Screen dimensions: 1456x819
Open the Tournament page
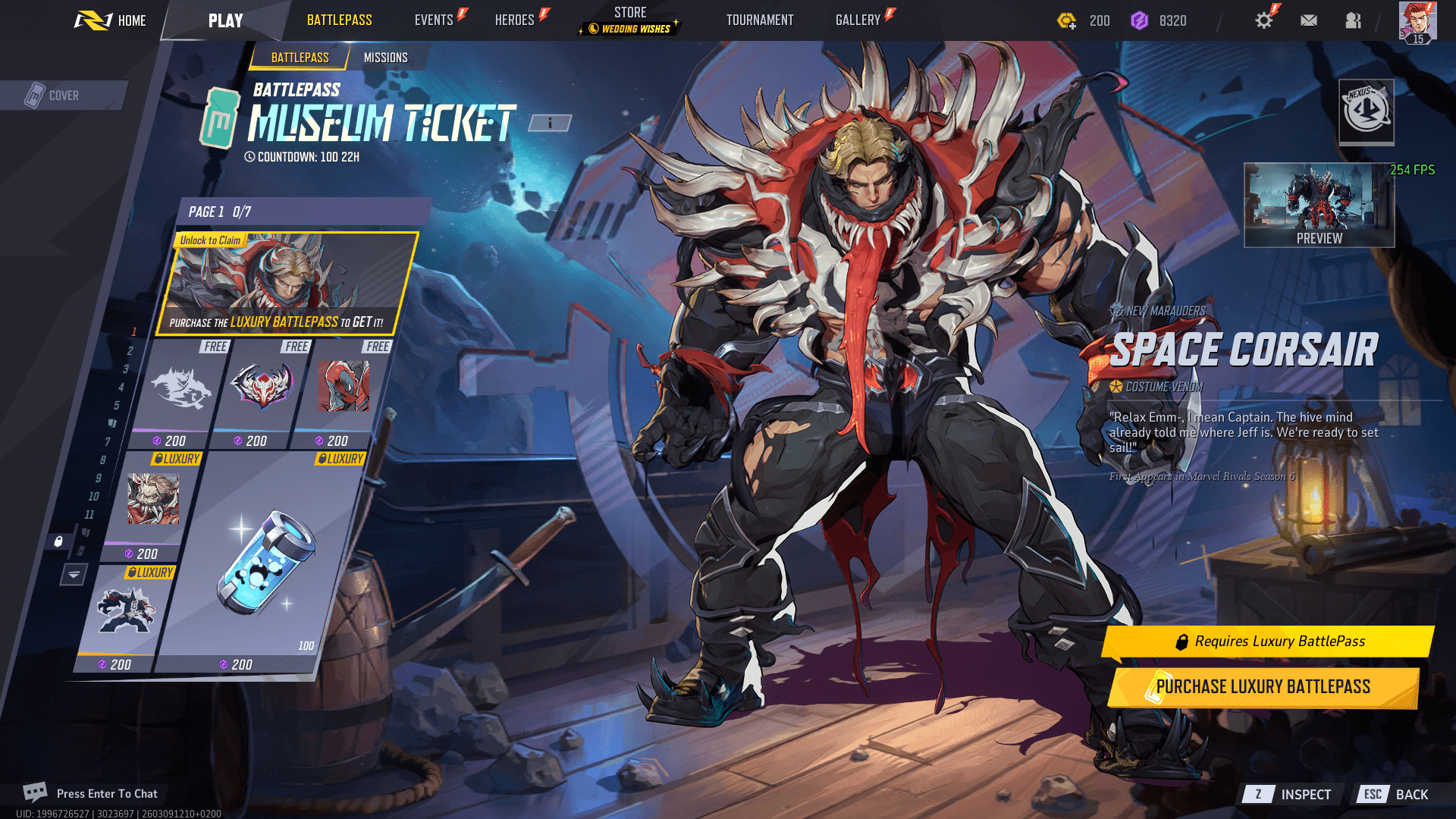point(760,20)
